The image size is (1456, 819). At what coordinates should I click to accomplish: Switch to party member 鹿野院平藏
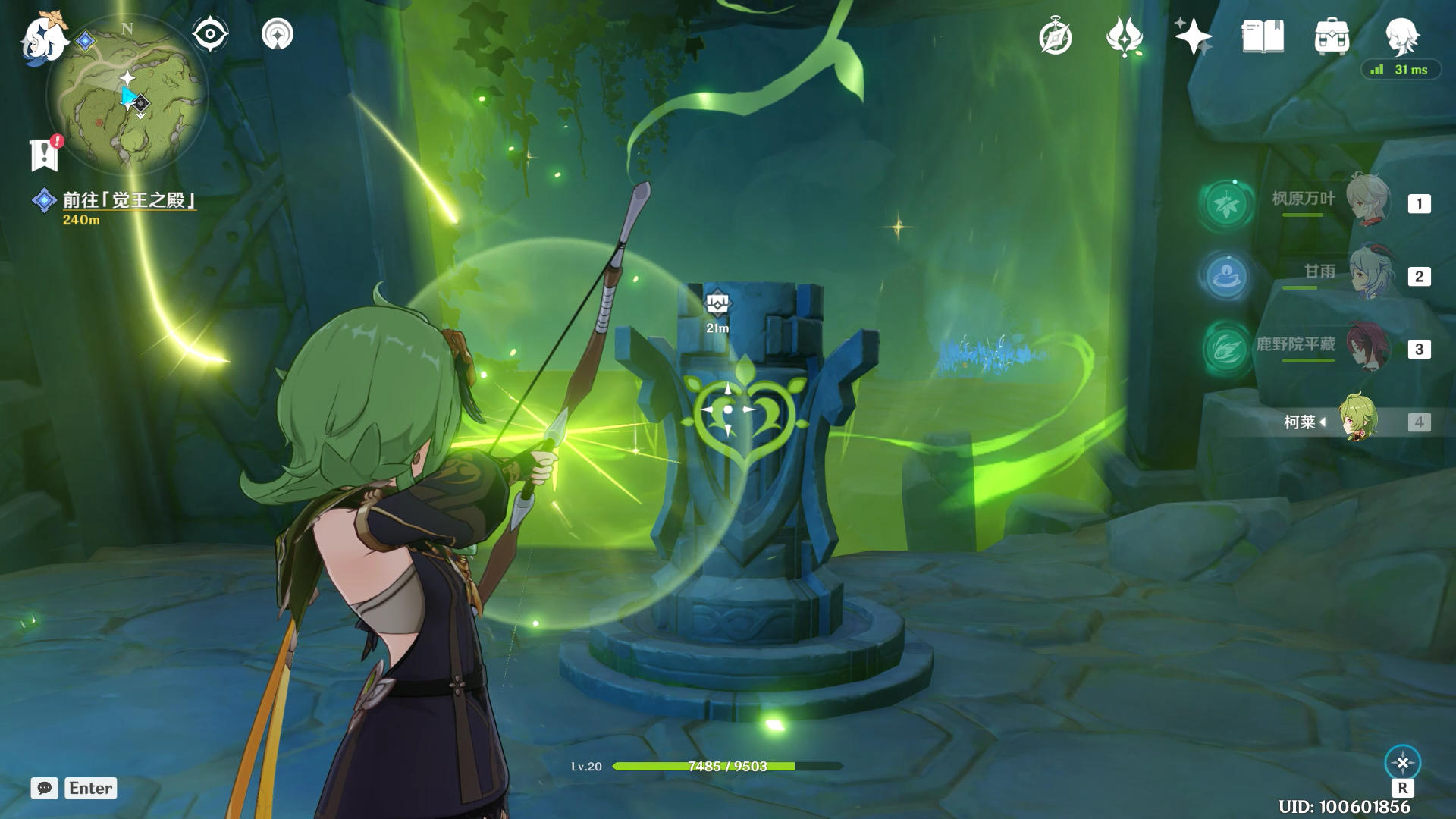pyautogui.click(x=1367, y=347)
